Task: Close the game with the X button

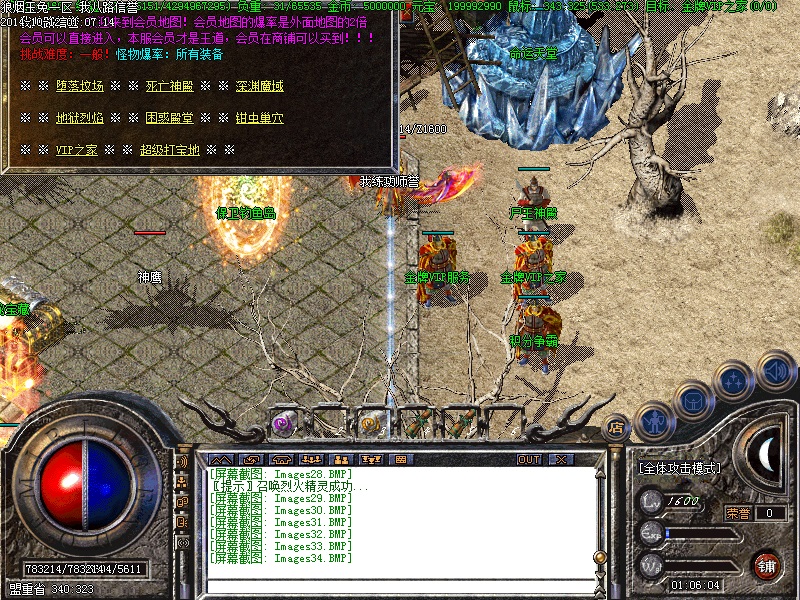Action: click(x=559, y=459)
